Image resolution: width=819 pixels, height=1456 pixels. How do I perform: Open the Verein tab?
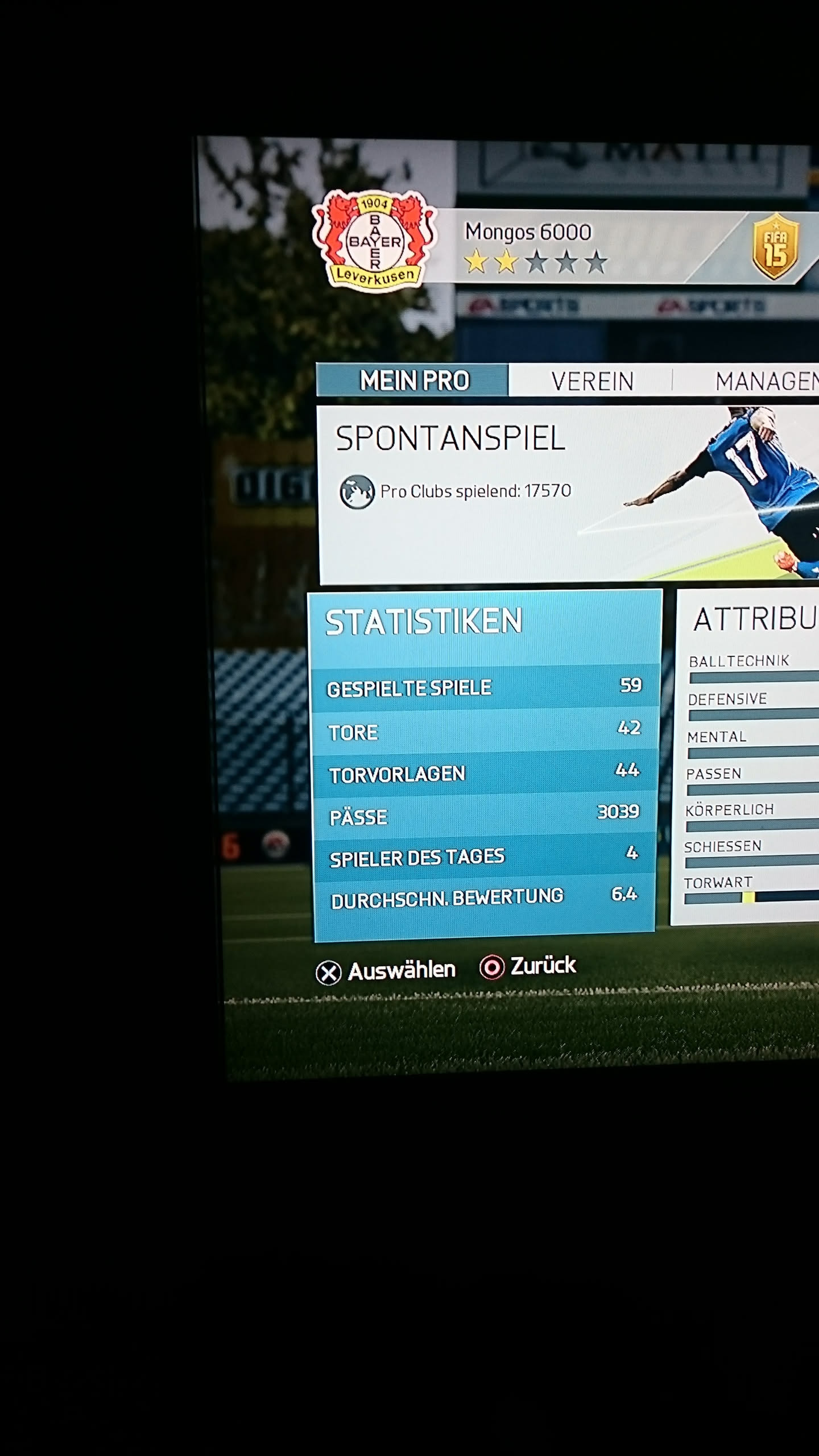[591, 381]
